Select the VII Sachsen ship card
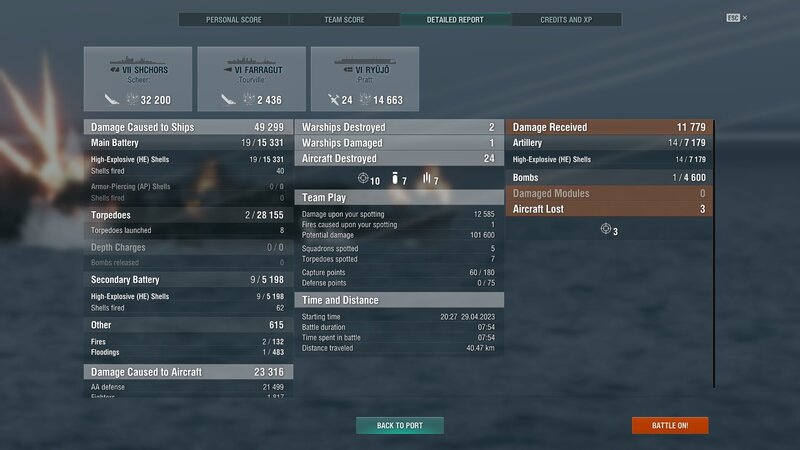Screen dimensions: 800x450 coord(138,79)
